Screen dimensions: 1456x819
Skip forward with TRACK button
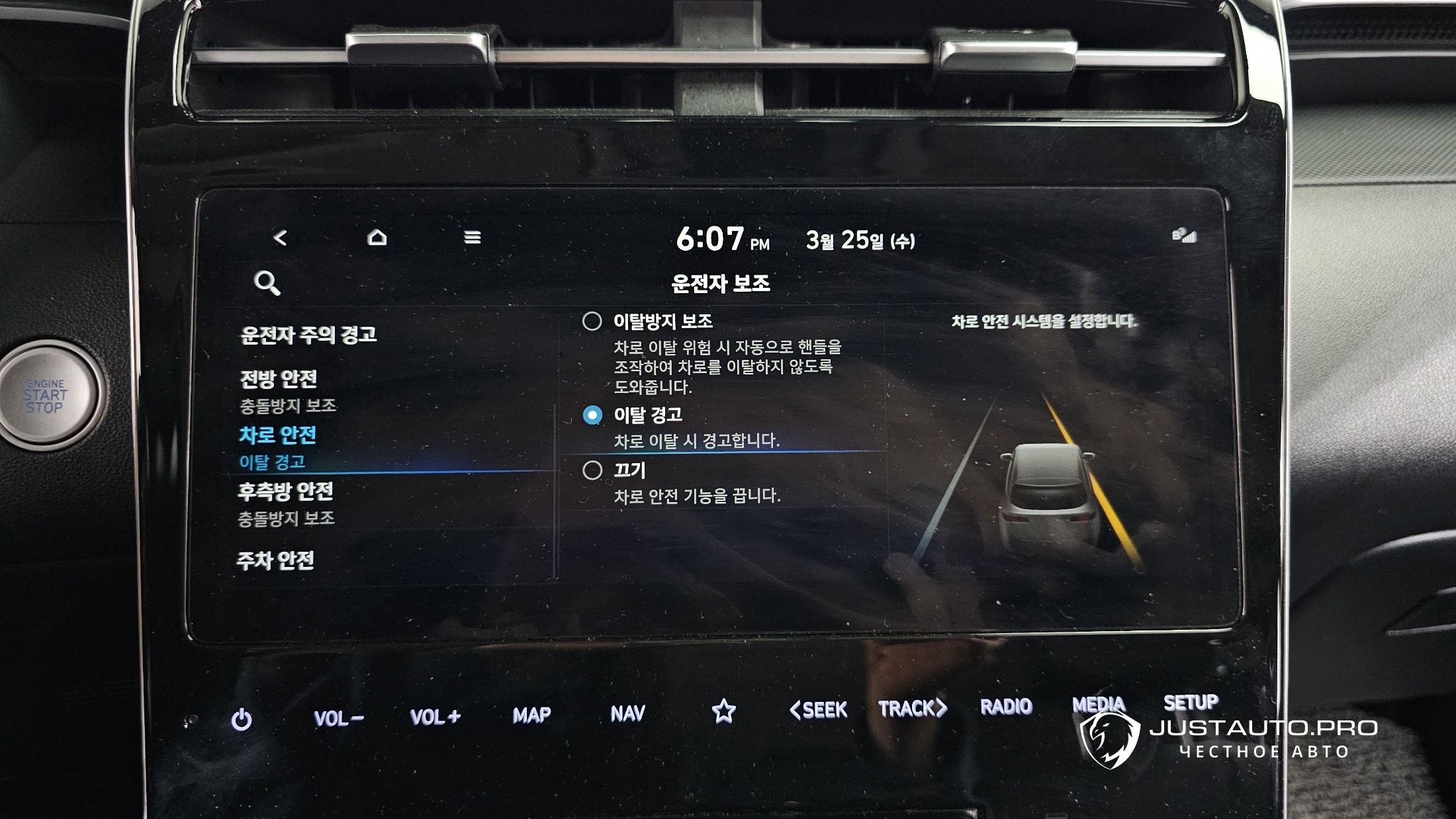click(913, 709)
